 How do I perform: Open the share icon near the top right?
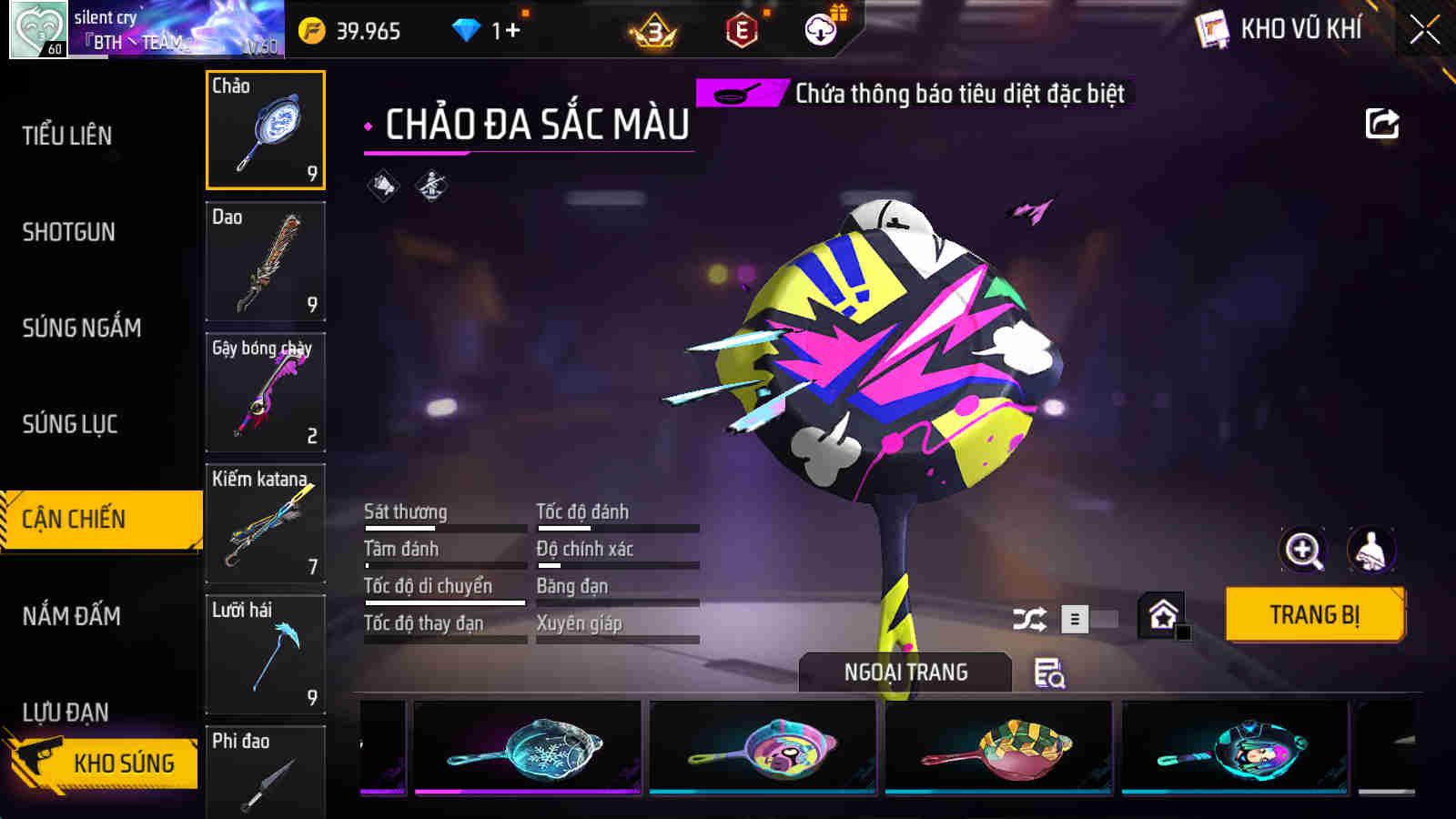tap(1381, 123)
